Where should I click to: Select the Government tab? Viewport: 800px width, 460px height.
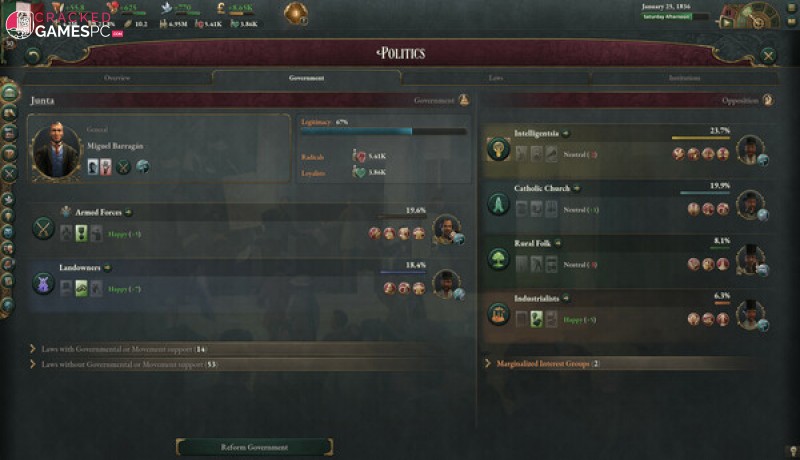pos(306,77)
